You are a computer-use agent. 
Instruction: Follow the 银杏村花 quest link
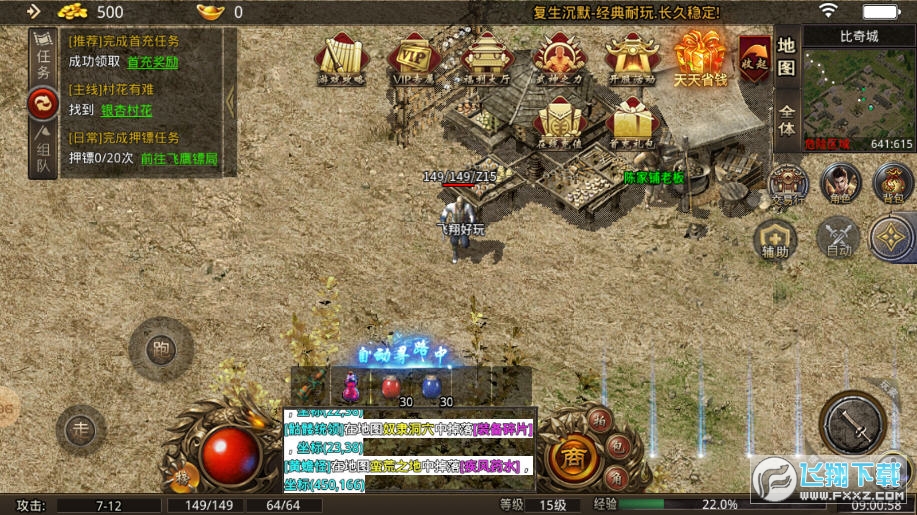pyautogui.click(x=128, y=111)
